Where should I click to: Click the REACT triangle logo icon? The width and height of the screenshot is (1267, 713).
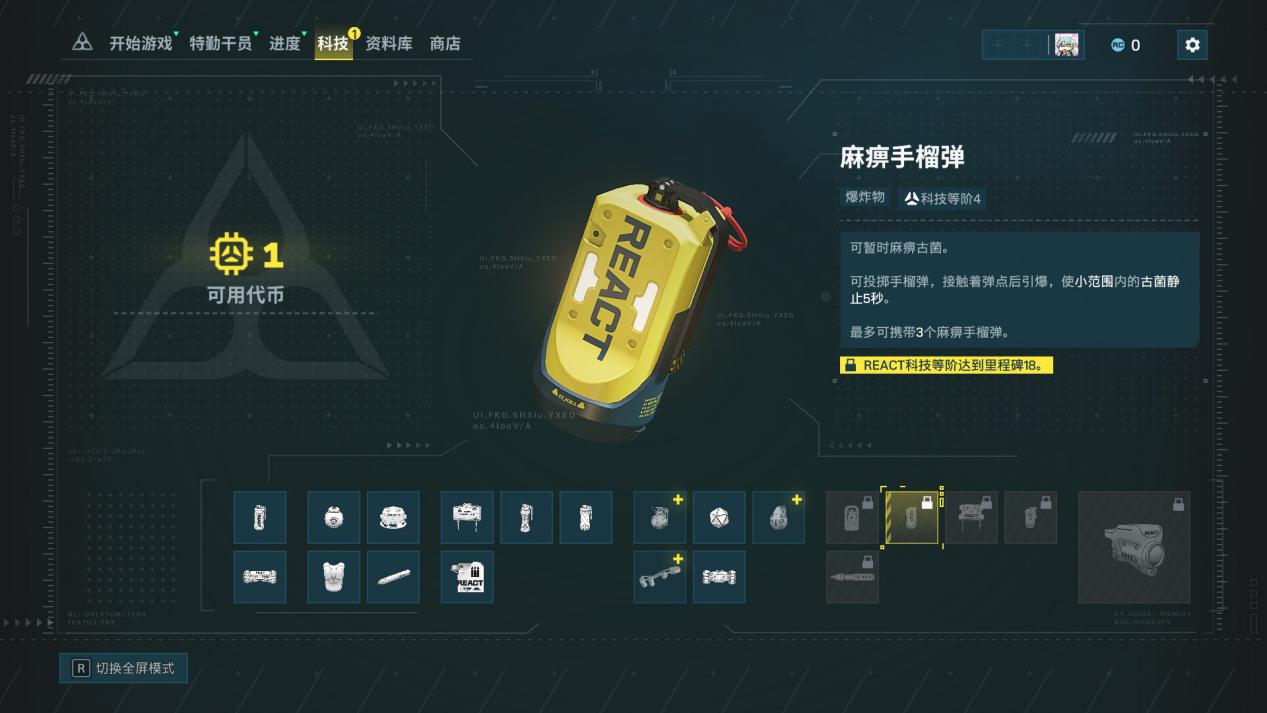[83, 43]
